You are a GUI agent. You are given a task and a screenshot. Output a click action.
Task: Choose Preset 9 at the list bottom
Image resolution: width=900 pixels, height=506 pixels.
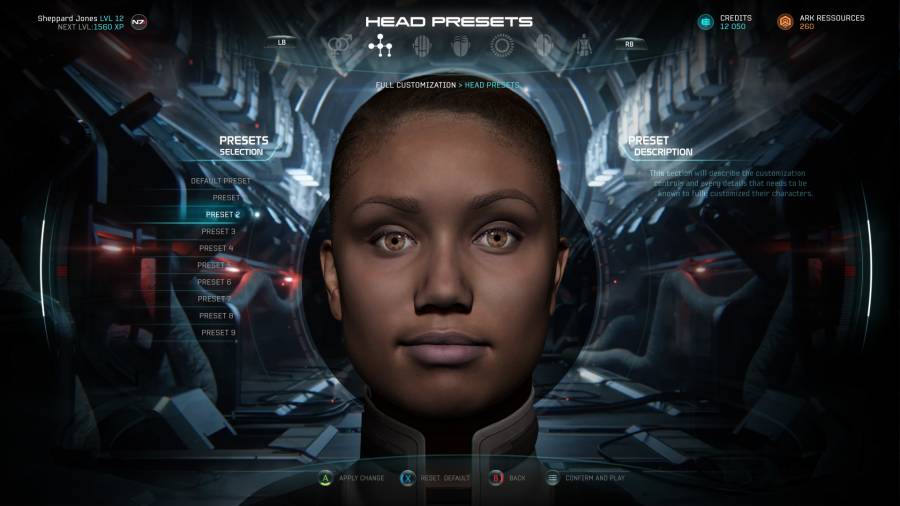[x=218, y=332]
